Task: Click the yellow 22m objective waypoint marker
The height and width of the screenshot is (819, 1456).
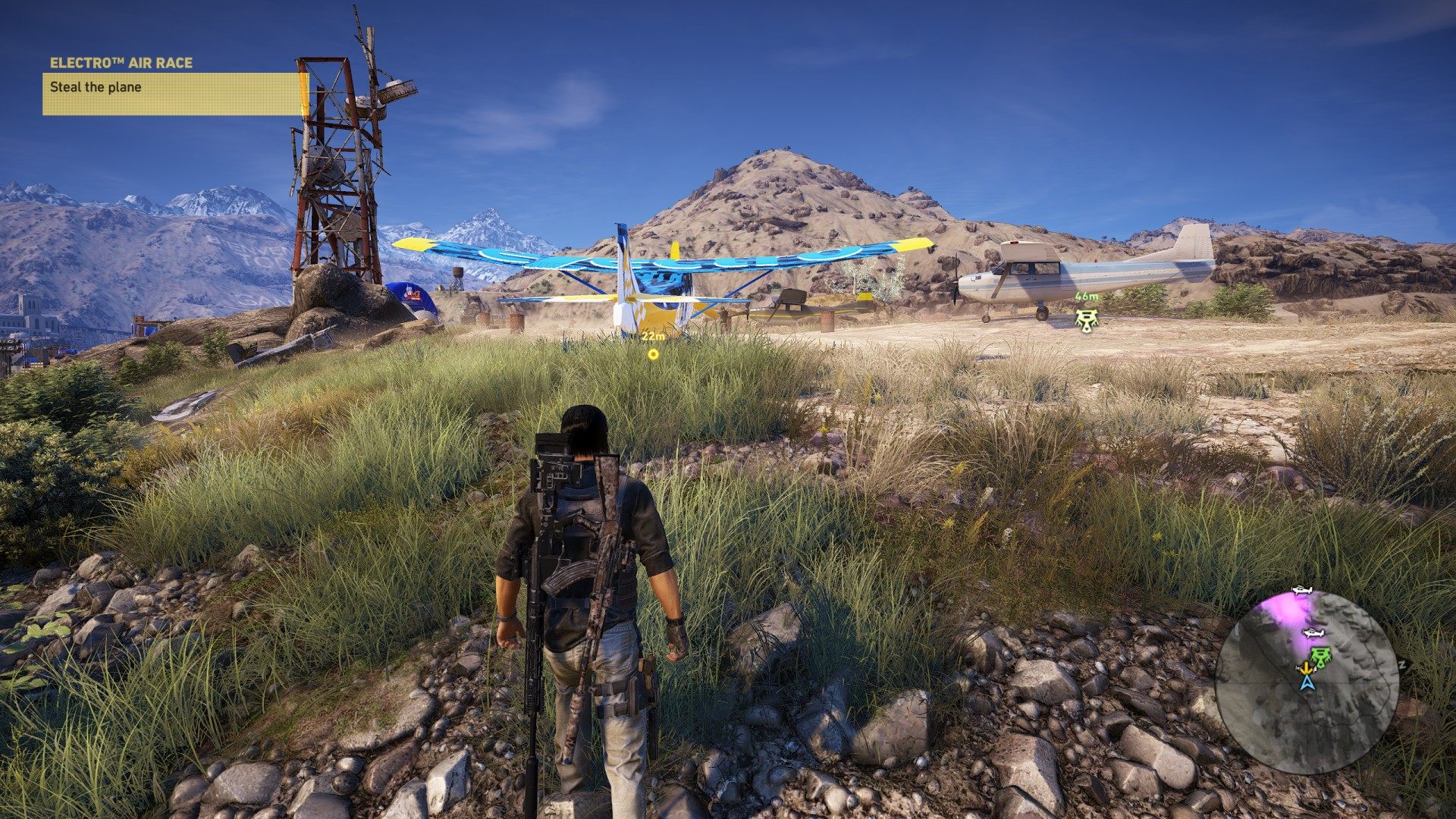Action: (x=653, y=353)
